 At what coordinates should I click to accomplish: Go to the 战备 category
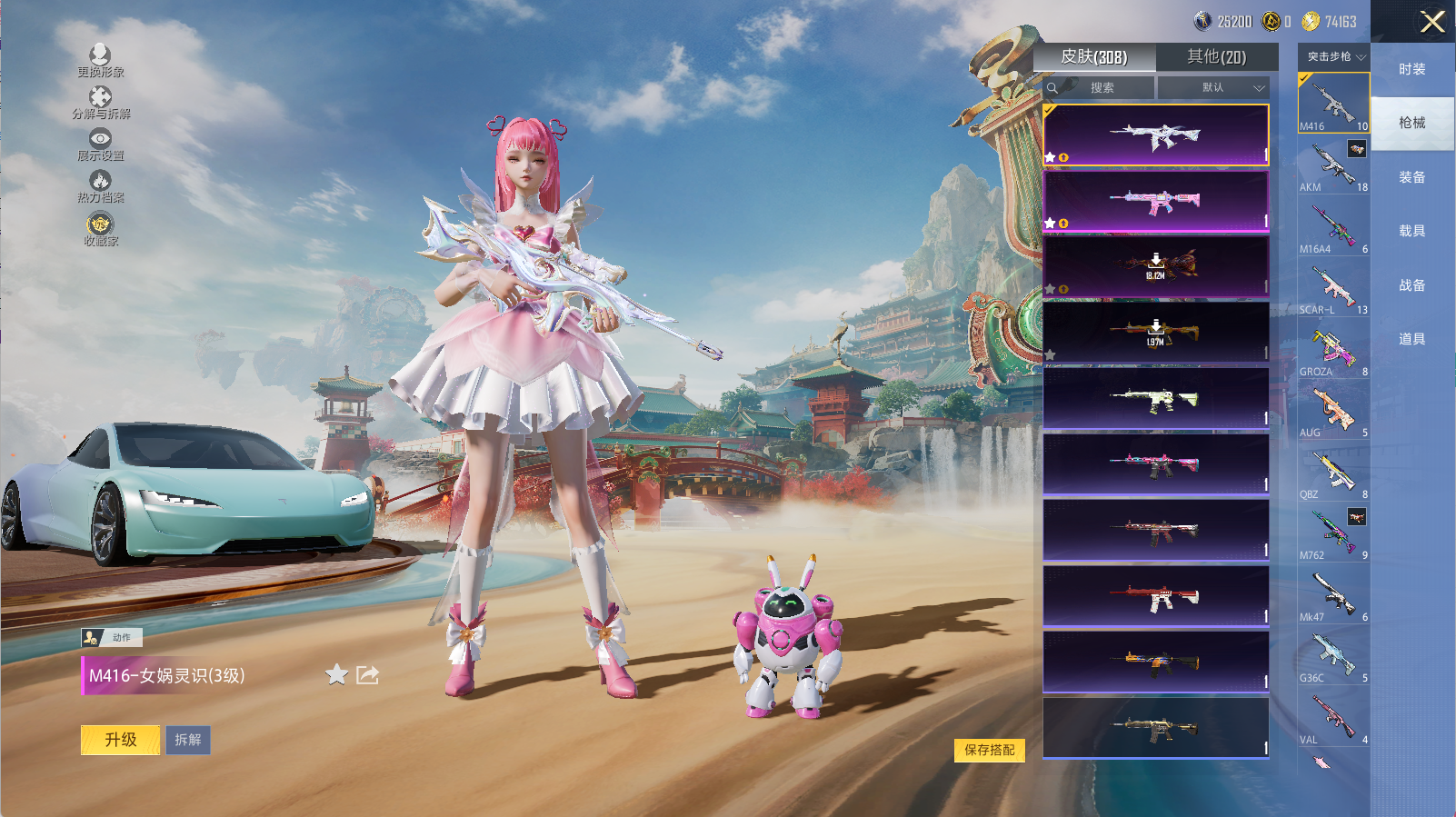(x=1411, y=285)
